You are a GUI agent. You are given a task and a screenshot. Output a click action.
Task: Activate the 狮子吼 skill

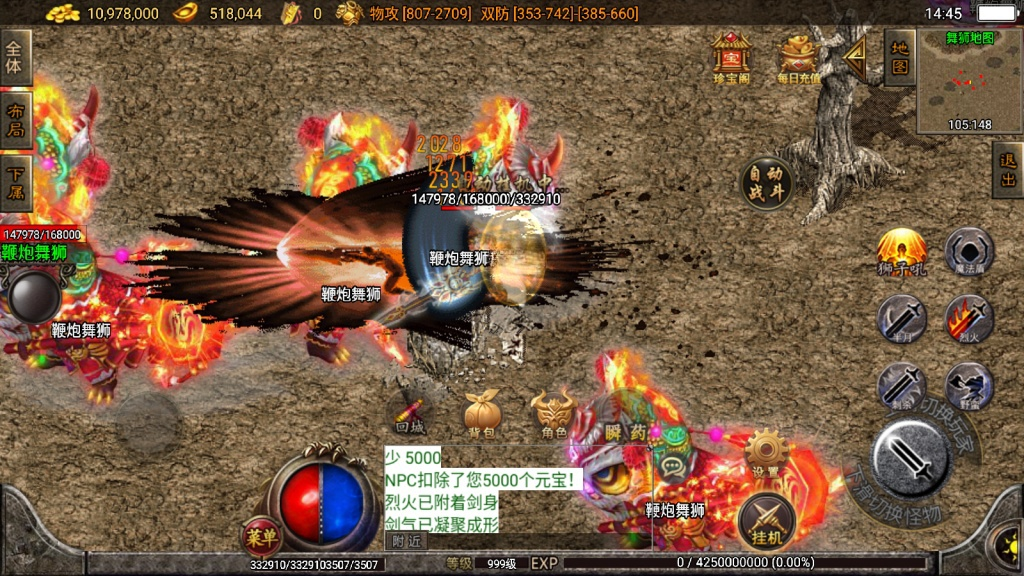(901, 252)
